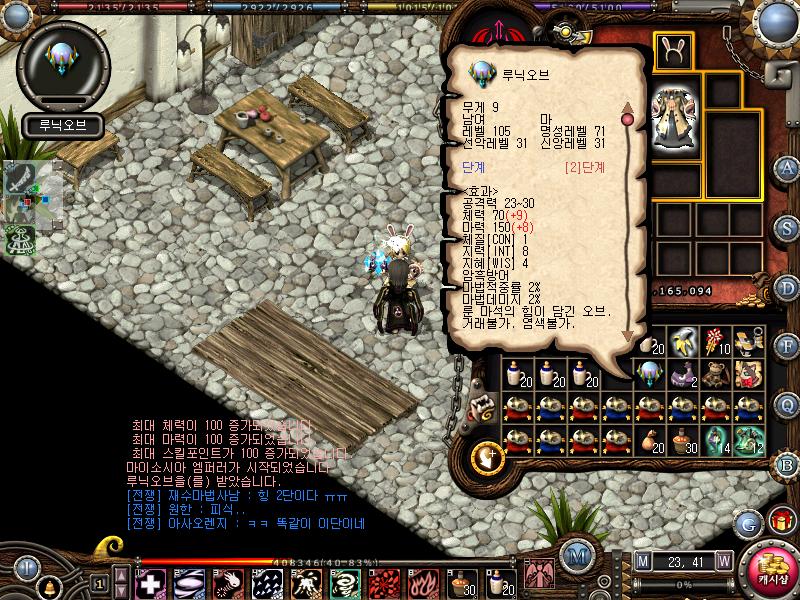Select the teddy bear inventory item
This screenshot has height=600, width=800.
(x=715, y=374)
